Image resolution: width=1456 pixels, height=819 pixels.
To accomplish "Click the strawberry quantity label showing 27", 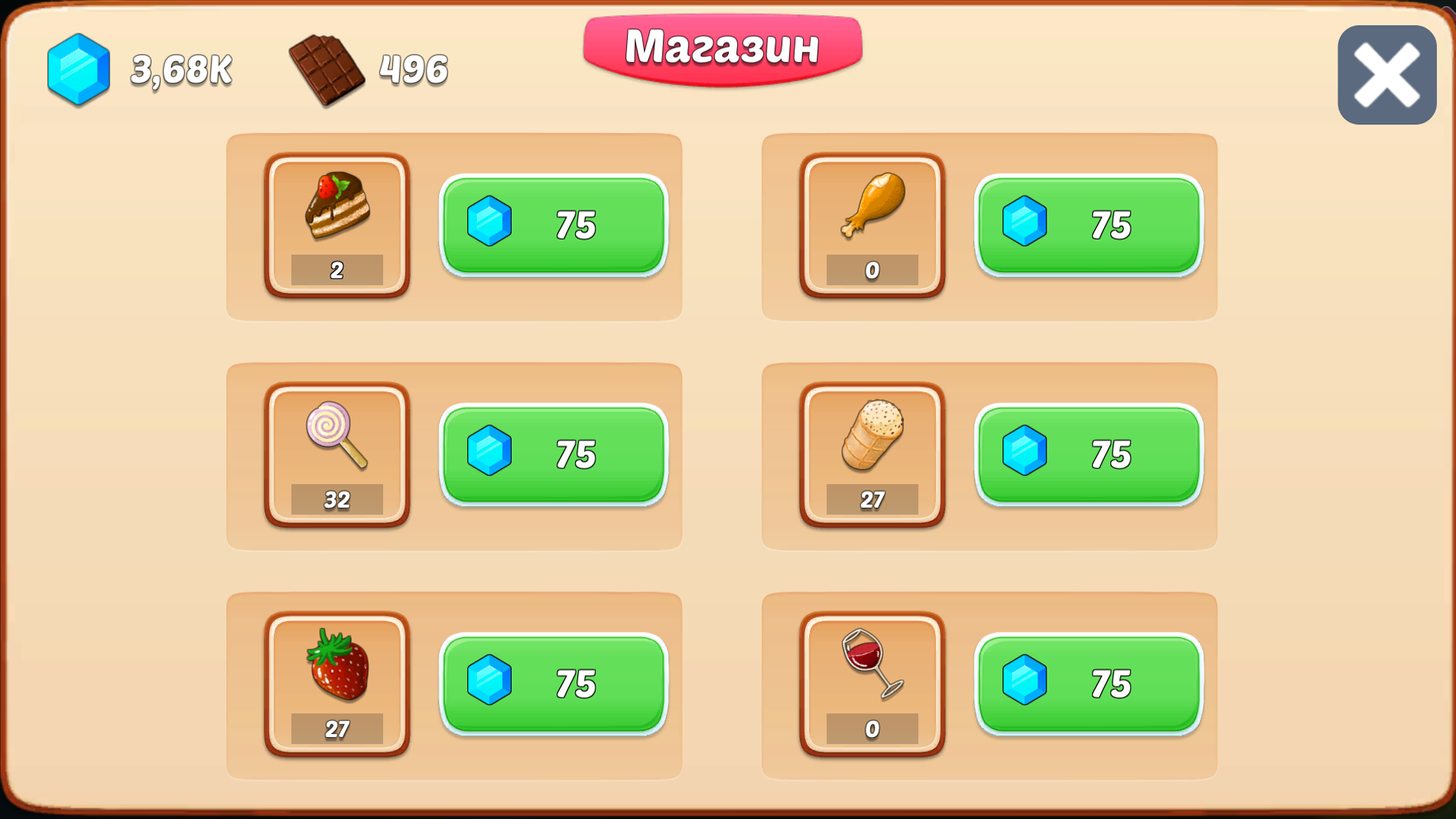I will click(338, 730).
